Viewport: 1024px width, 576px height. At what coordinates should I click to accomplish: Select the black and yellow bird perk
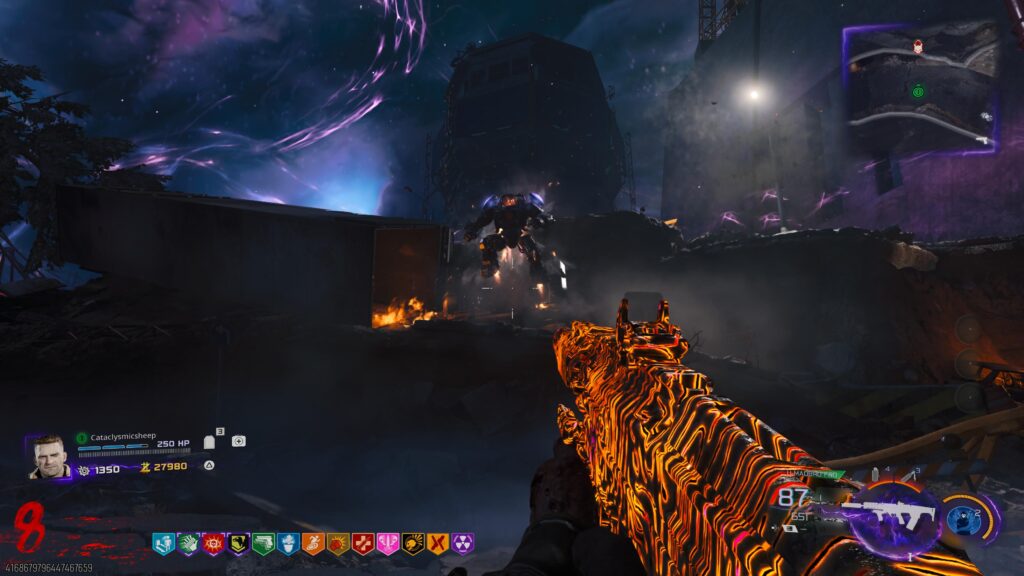238,544
